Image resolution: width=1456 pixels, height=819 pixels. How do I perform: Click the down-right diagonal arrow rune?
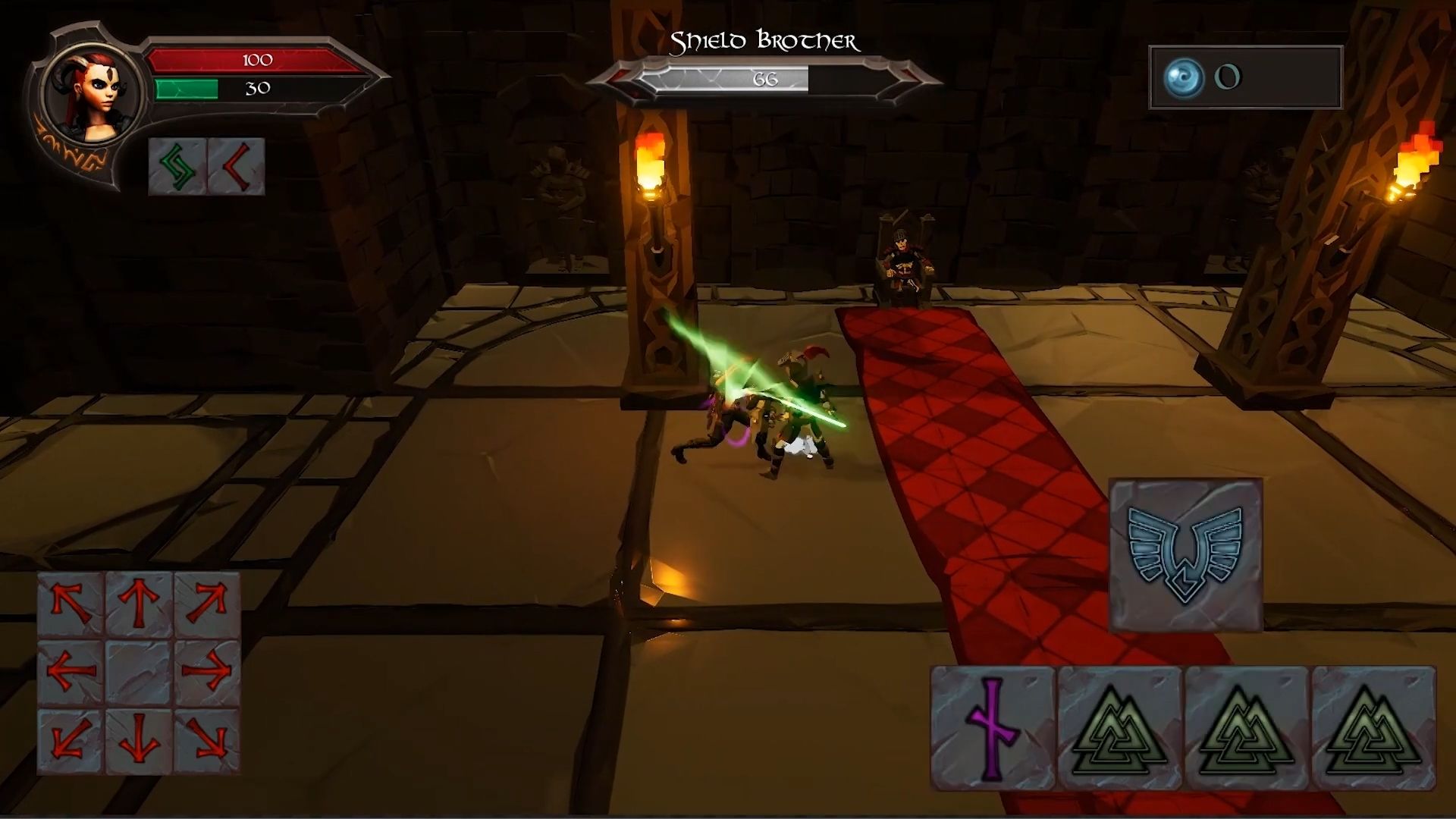206,739
